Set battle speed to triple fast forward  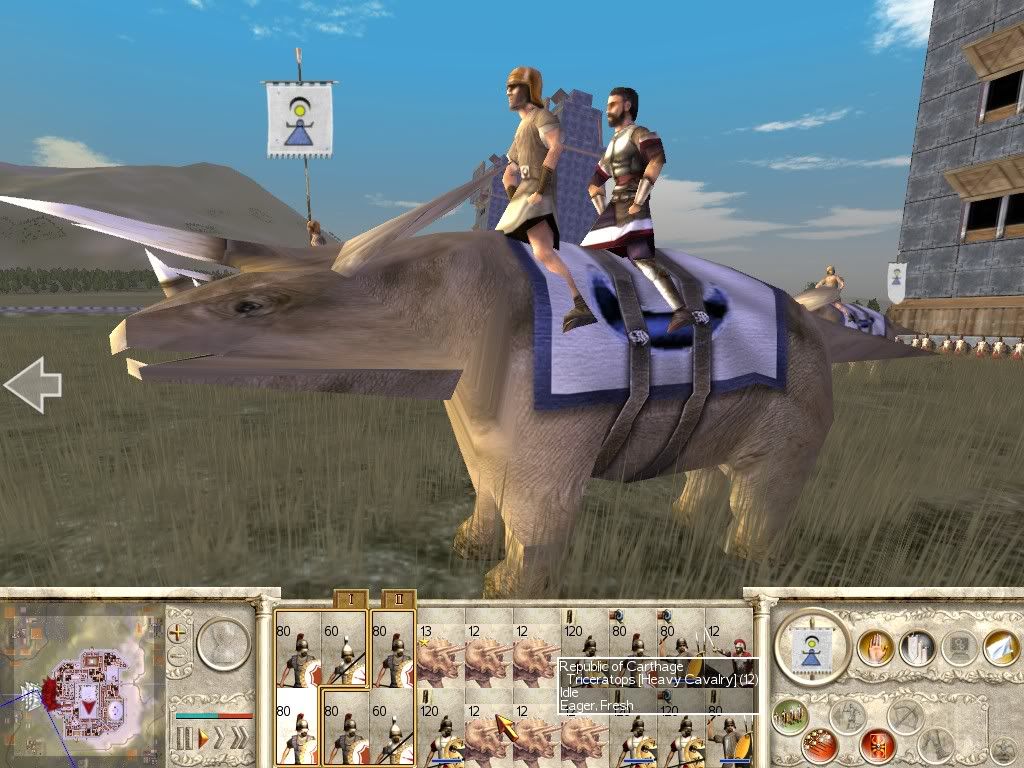click(240, 739)
